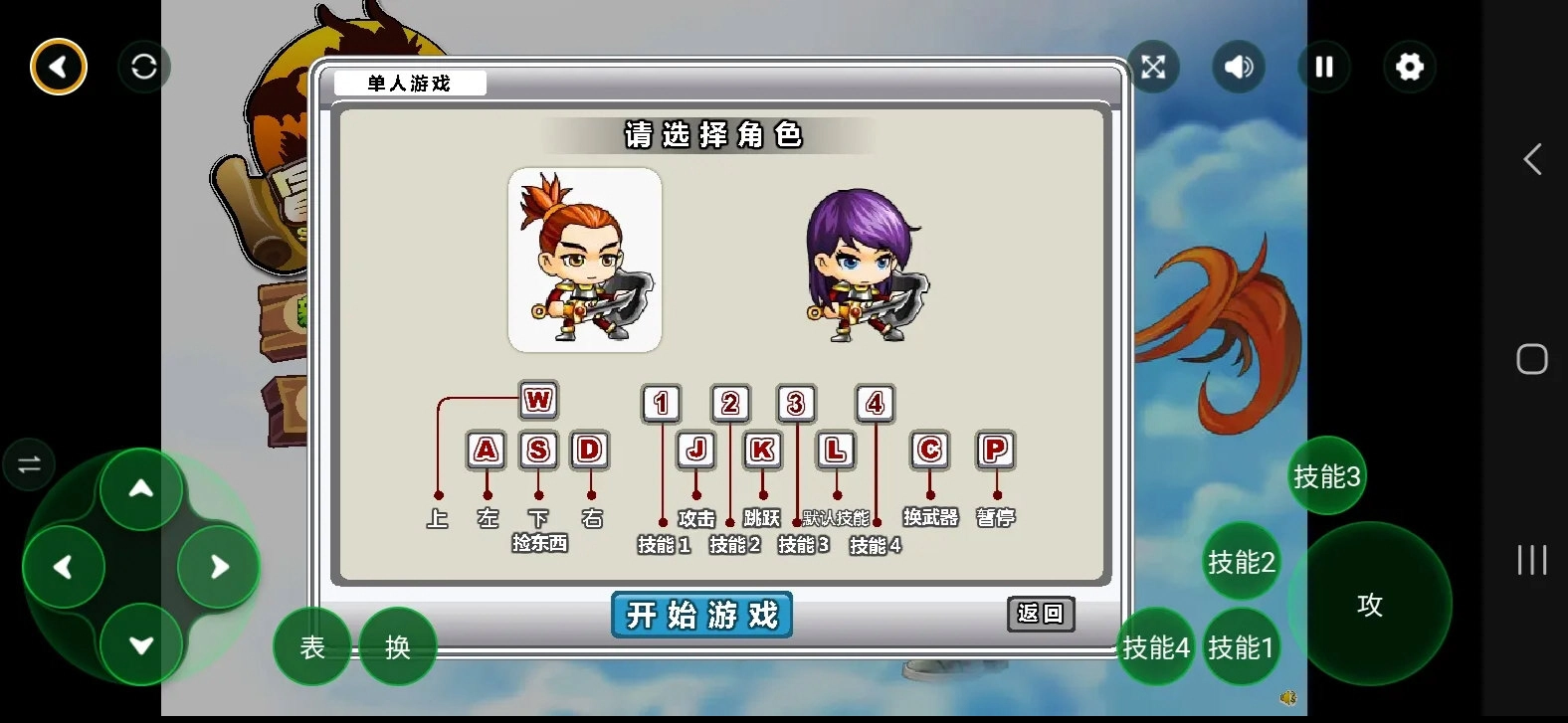Image resolution: width=1568 pixels, height=723 pixels.
Task: Tap the 攻 attack button
Action: pyautogui.click(x=1373, y=603)
